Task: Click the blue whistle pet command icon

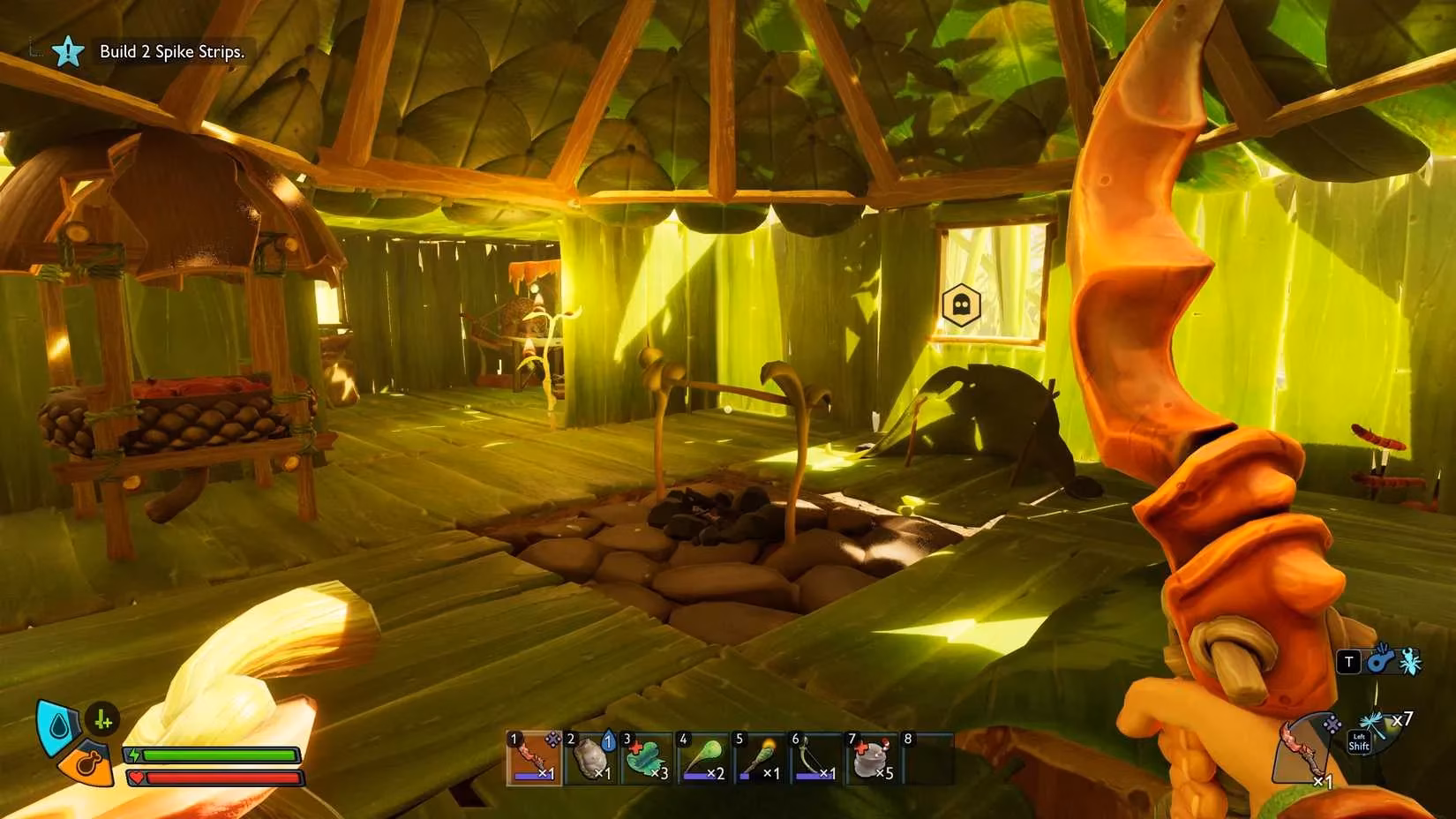Action: pos(1382,662)
